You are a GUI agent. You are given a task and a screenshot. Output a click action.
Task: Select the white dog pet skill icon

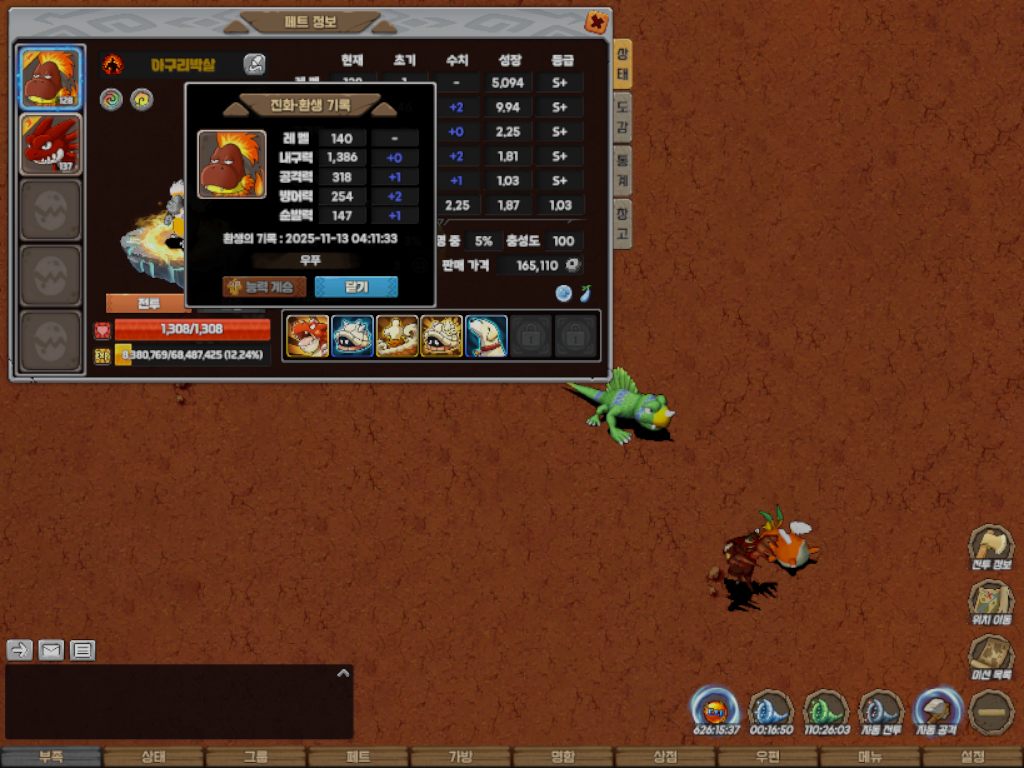pos(486,337)
